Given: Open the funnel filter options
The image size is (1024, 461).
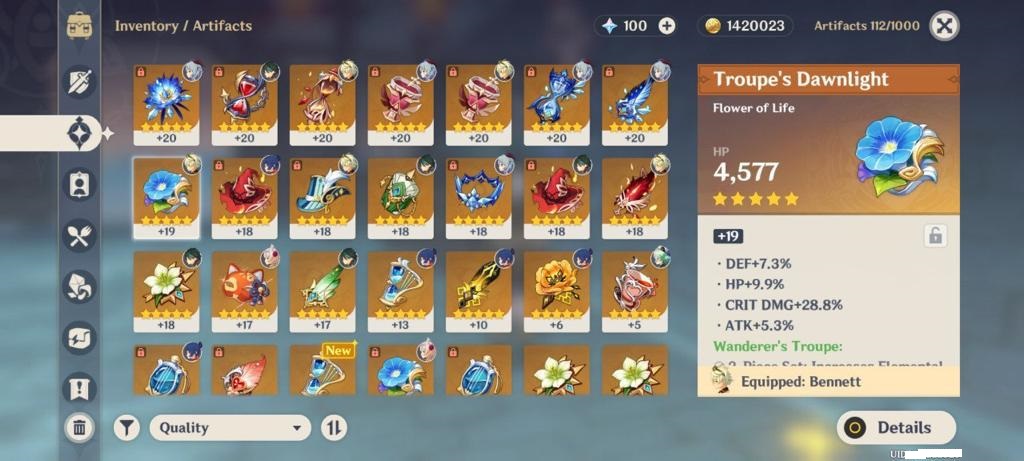Looking at the screenshot, I should click(x=126, y=428).
